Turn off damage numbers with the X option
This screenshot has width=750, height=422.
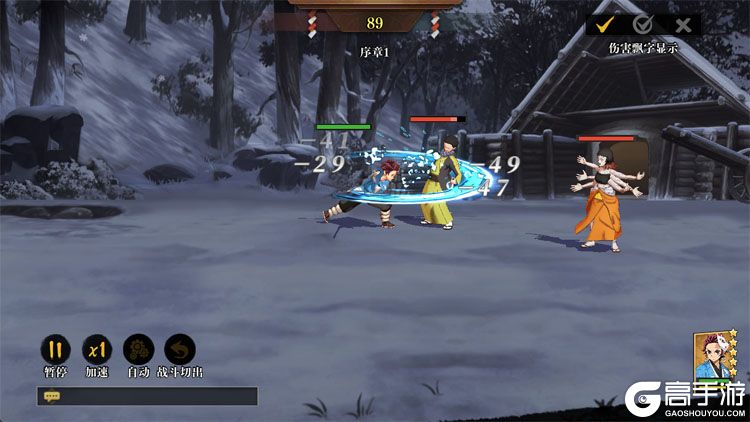tap(683, 25)
